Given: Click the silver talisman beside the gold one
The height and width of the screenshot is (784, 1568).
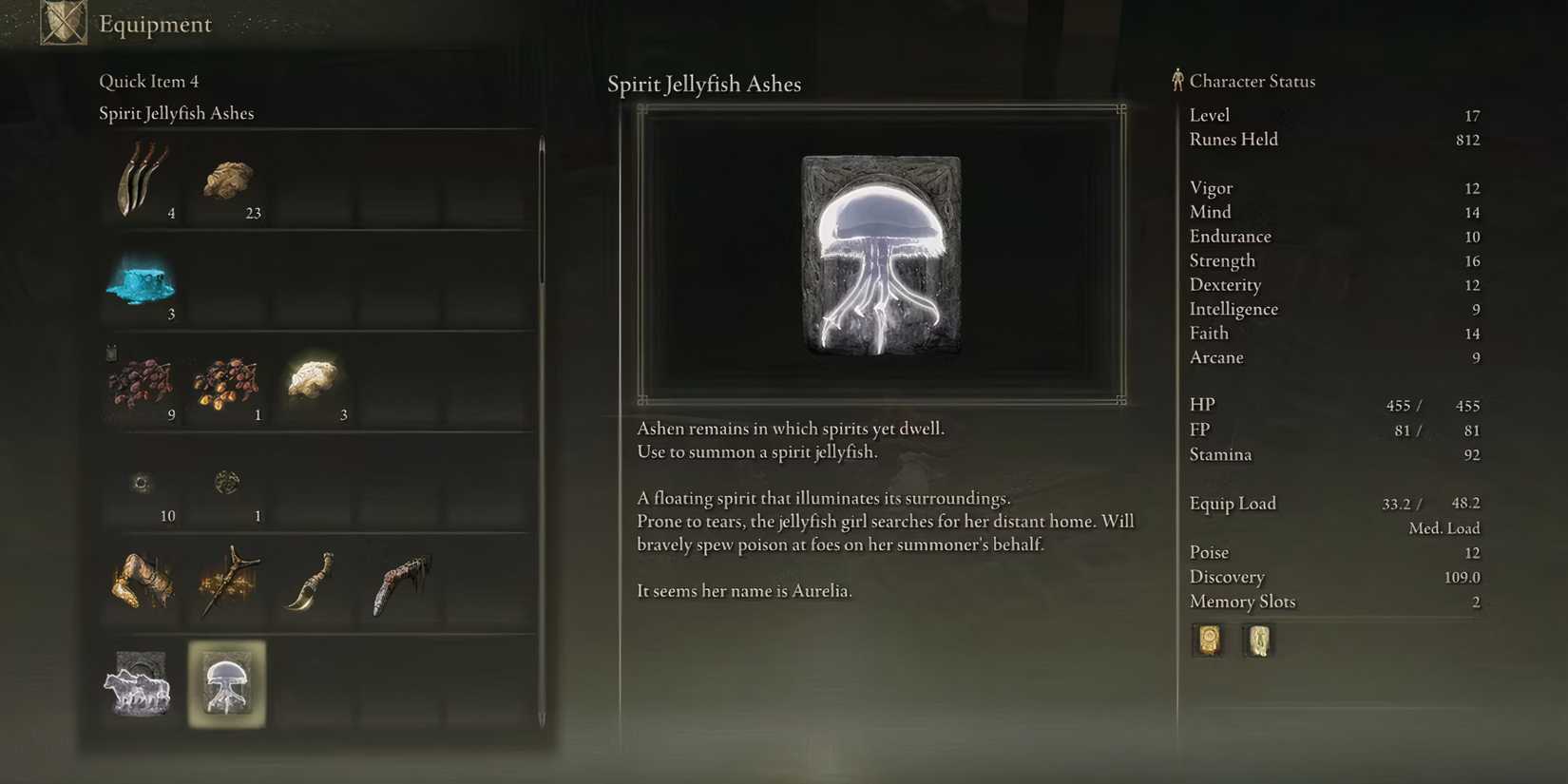Looking at the screenshot, I should coord(1258,641).
